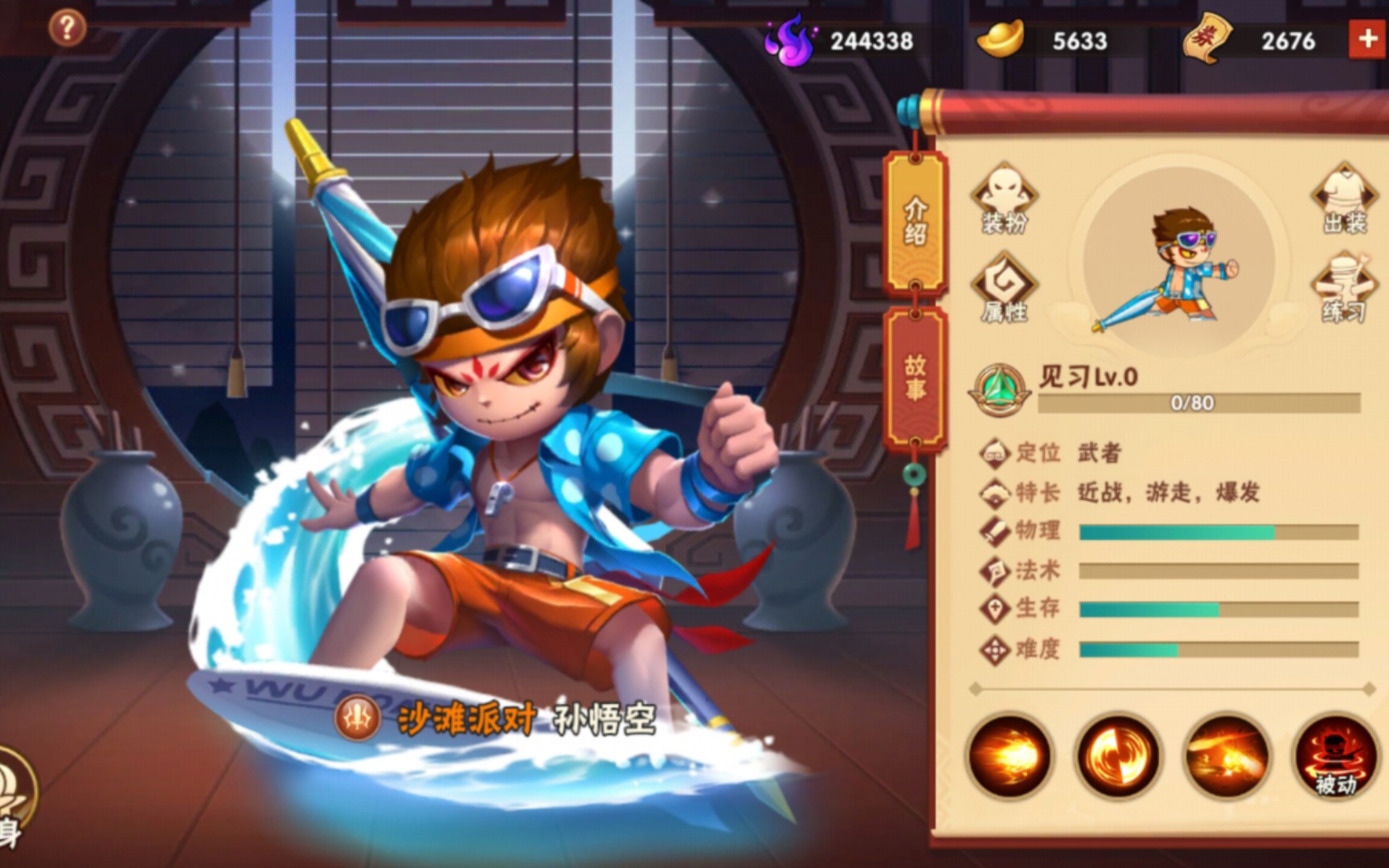Open the question mark help button
This screenshot has height=868, width=1389.
tap(67, 29)
